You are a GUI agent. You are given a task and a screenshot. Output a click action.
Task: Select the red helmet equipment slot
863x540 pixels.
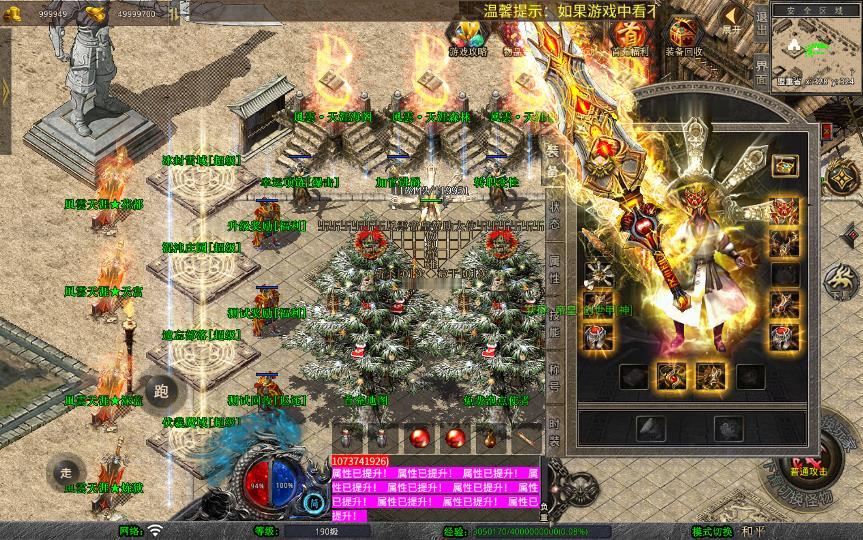[785, 212]
